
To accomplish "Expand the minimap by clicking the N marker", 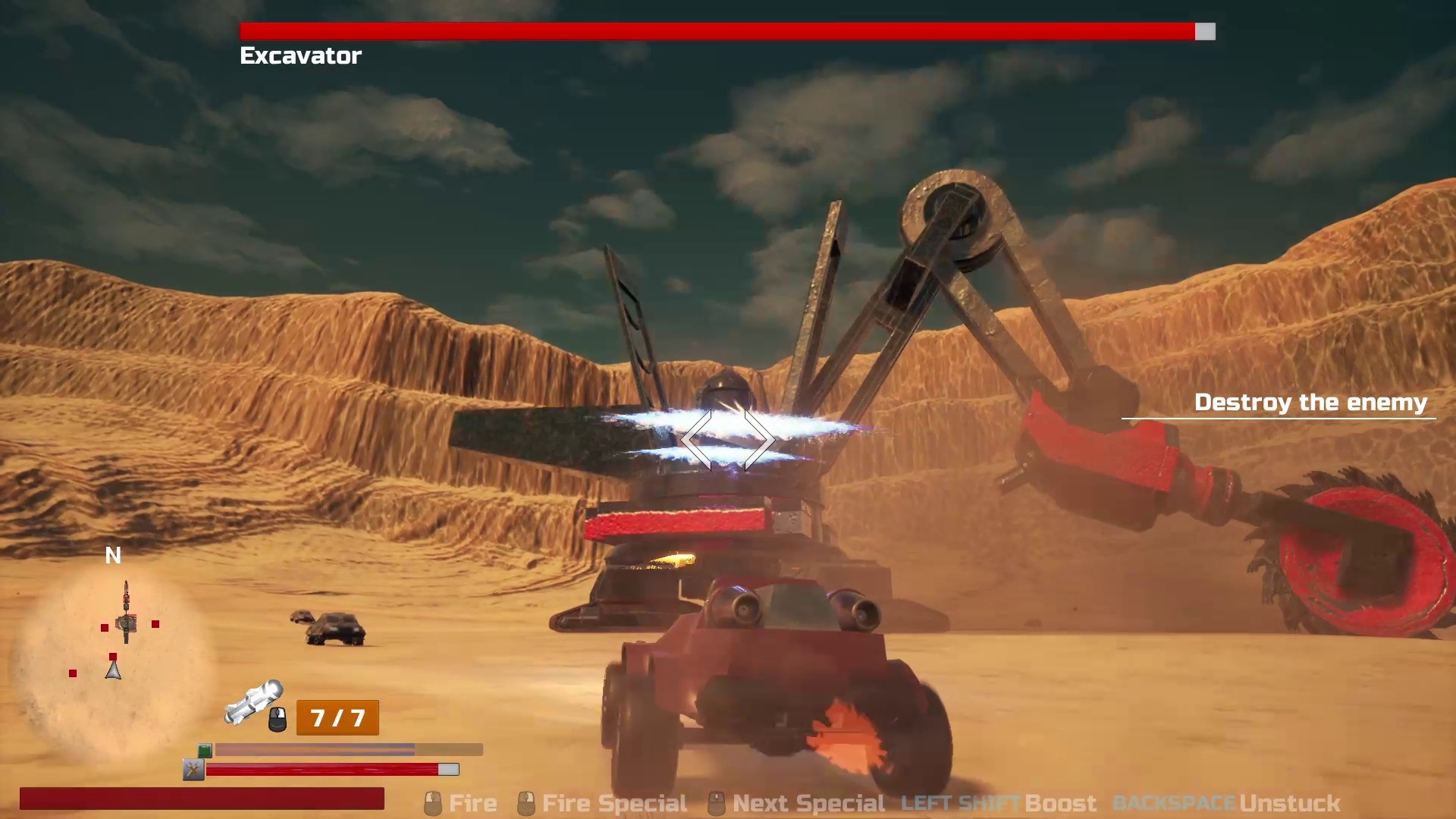I will (113, 556).
